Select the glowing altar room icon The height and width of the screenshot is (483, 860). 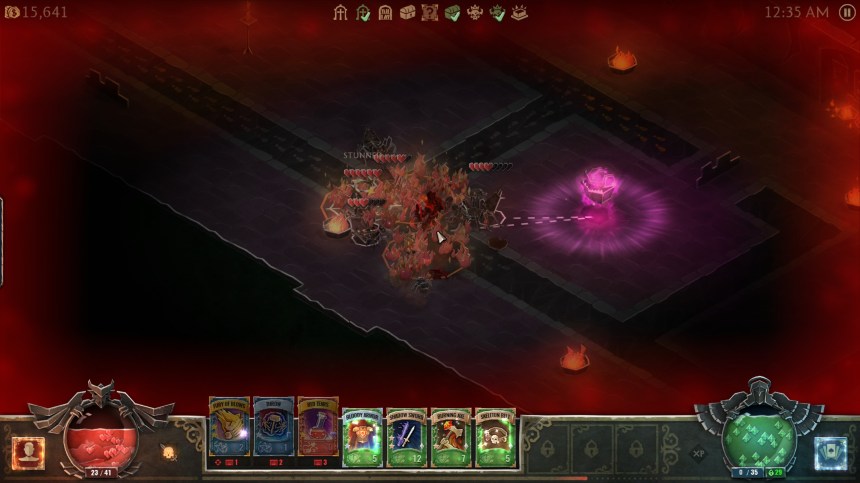pos(519,12)
